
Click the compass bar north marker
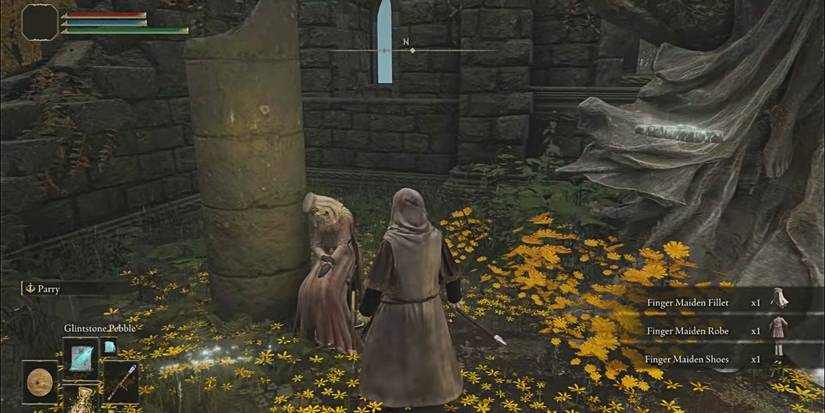pos(407,44)
